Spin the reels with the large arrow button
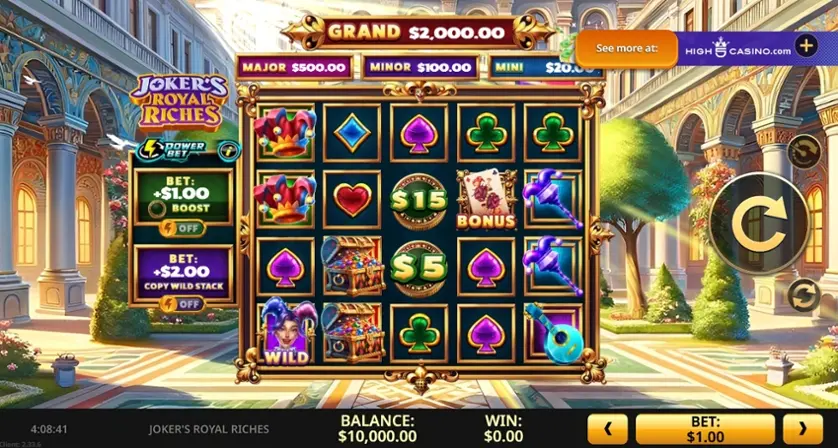 coord(760,222)
